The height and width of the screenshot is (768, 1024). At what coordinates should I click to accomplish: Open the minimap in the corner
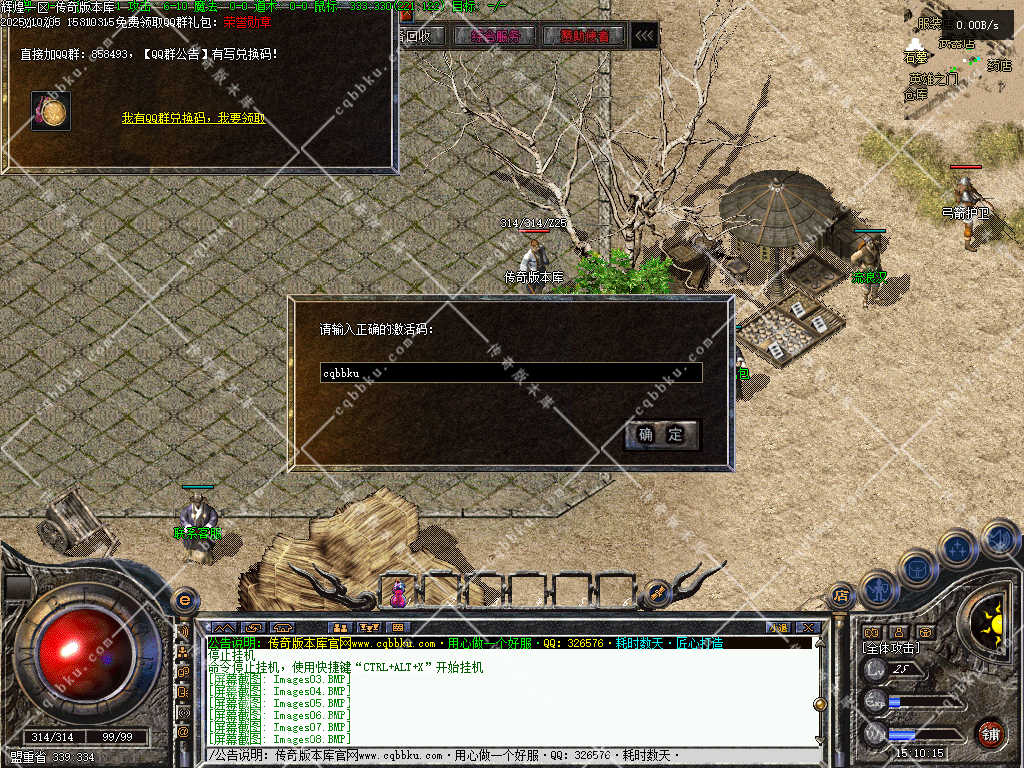pos(958,60)
